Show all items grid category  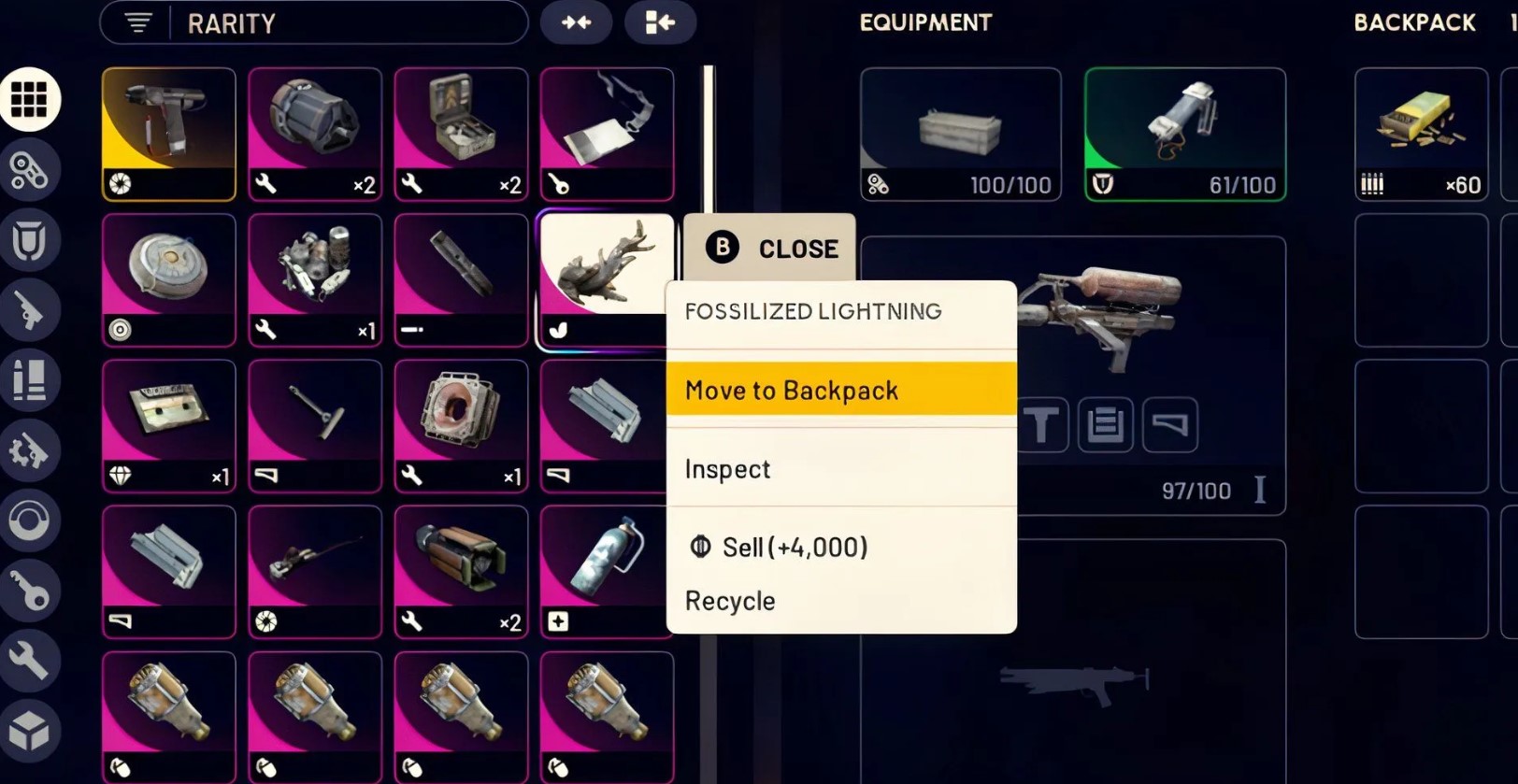(29, 100)
